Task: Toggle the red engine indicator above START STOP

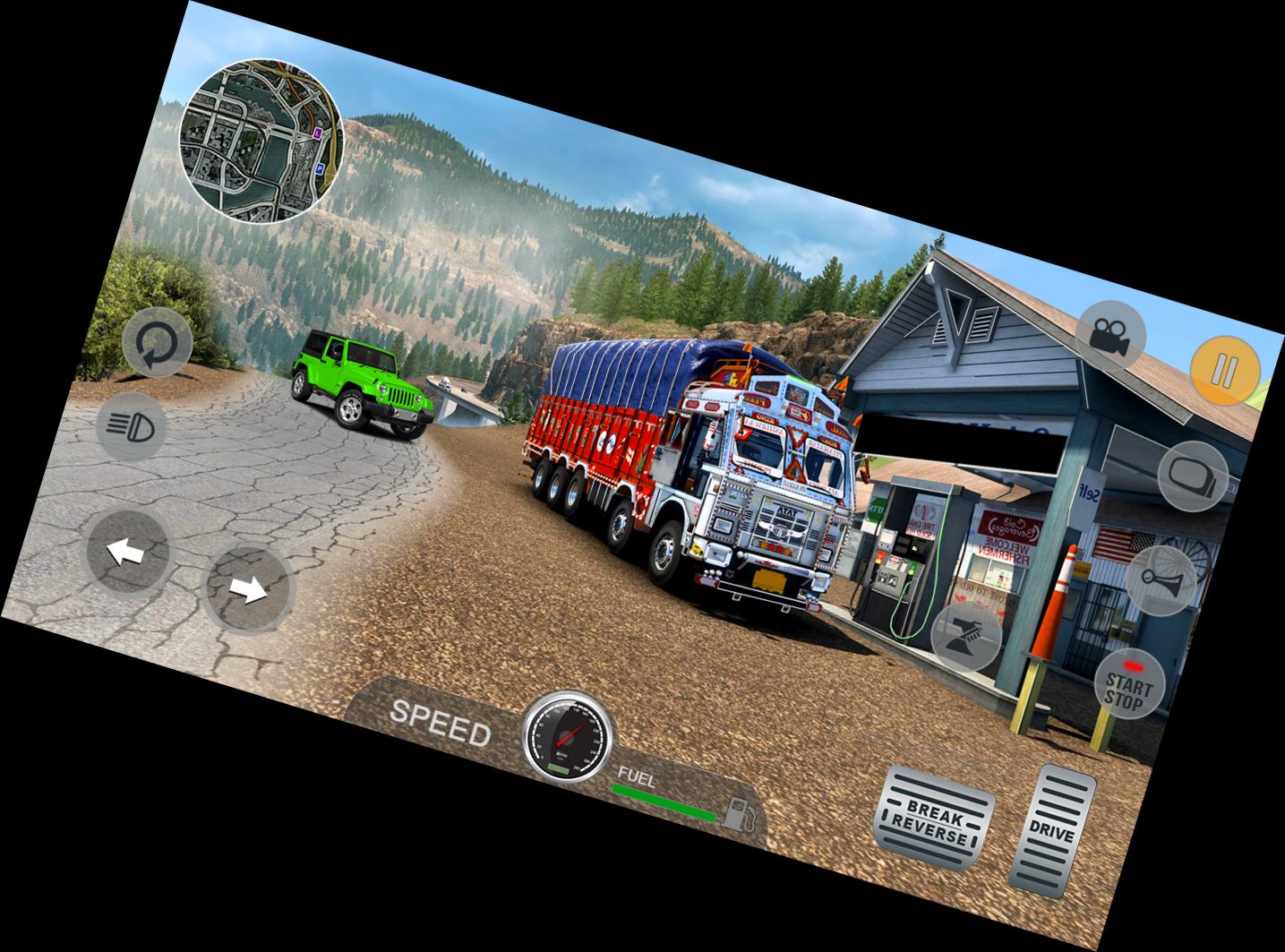Action: (x=1135, y=666)
